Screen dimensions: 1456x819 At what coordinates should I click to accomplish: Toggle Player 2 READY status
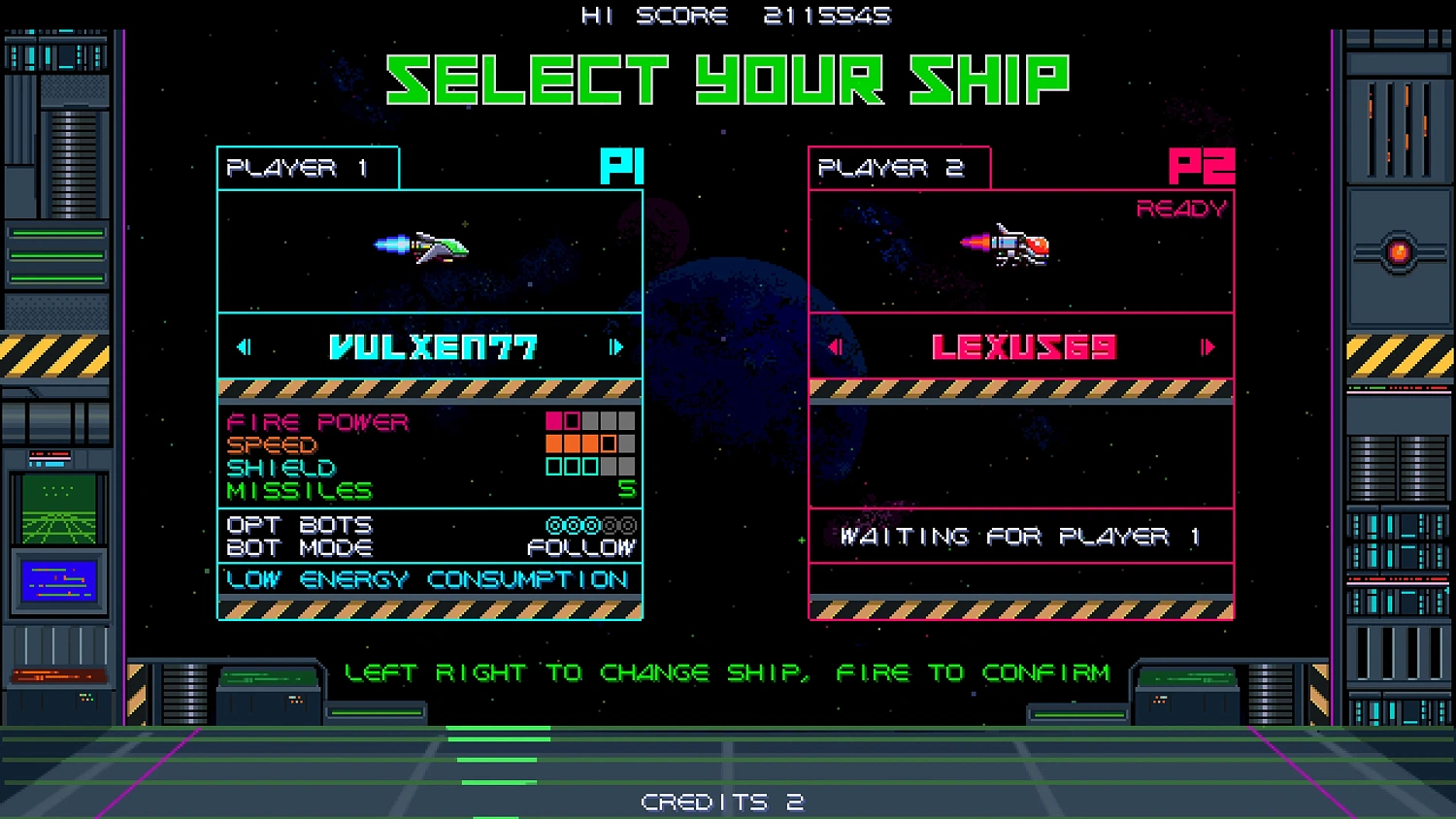[1182, 207]
